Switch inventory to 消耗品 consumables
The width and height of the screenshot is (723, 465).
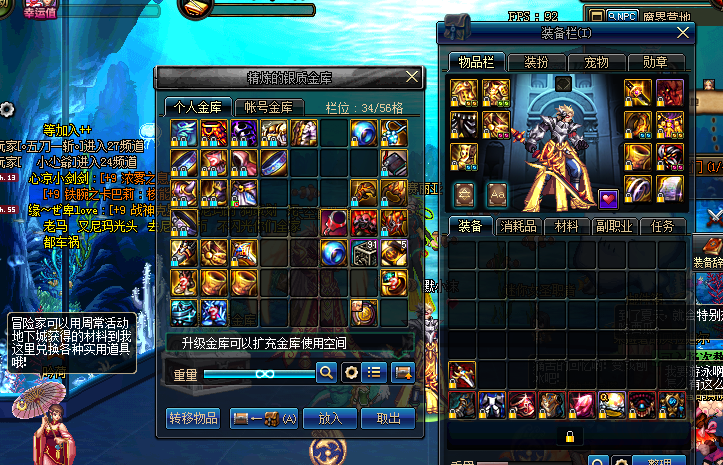(x=520, y=227)
